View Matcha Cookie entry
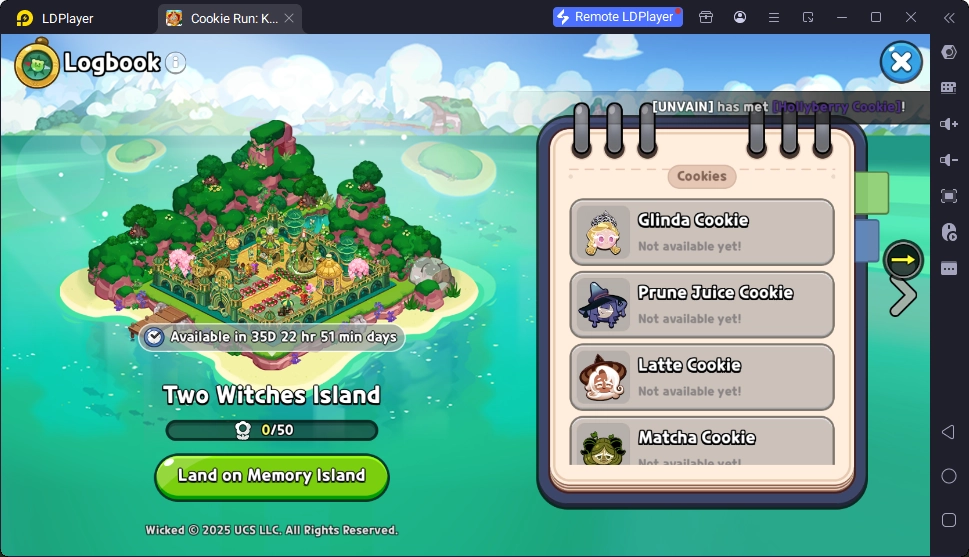The height and width of the screenshot is (557, 969). coord(701,441)
